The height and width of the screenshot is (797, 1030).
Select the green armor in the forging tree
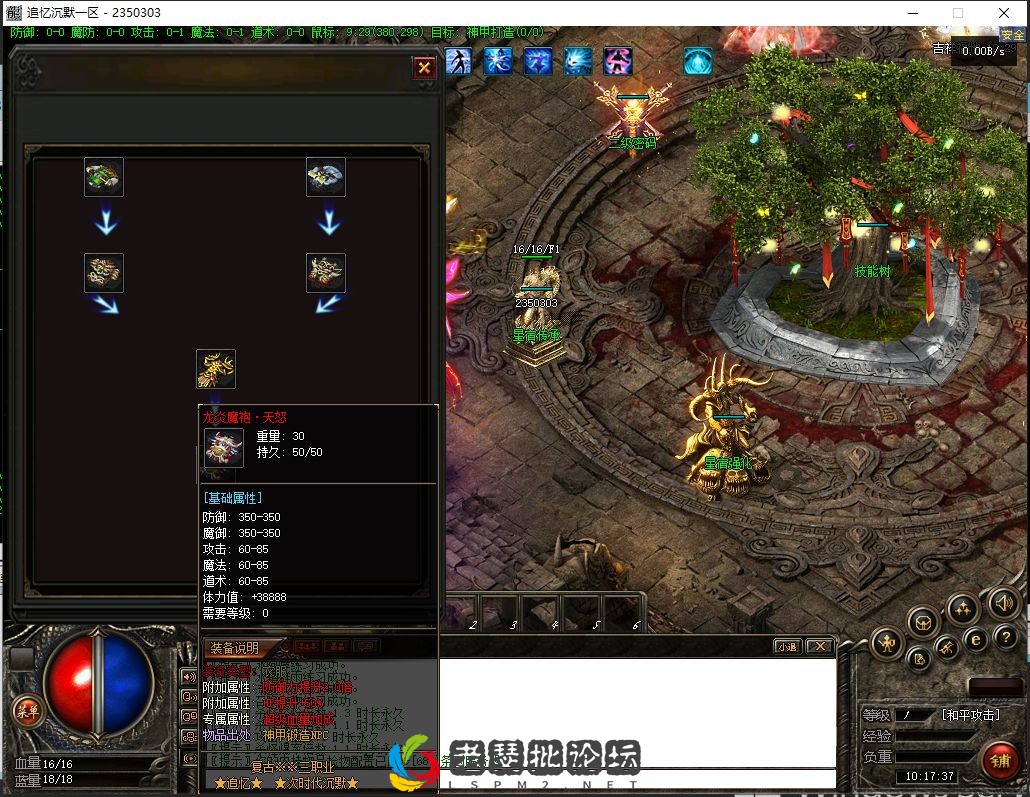point(104,177)
